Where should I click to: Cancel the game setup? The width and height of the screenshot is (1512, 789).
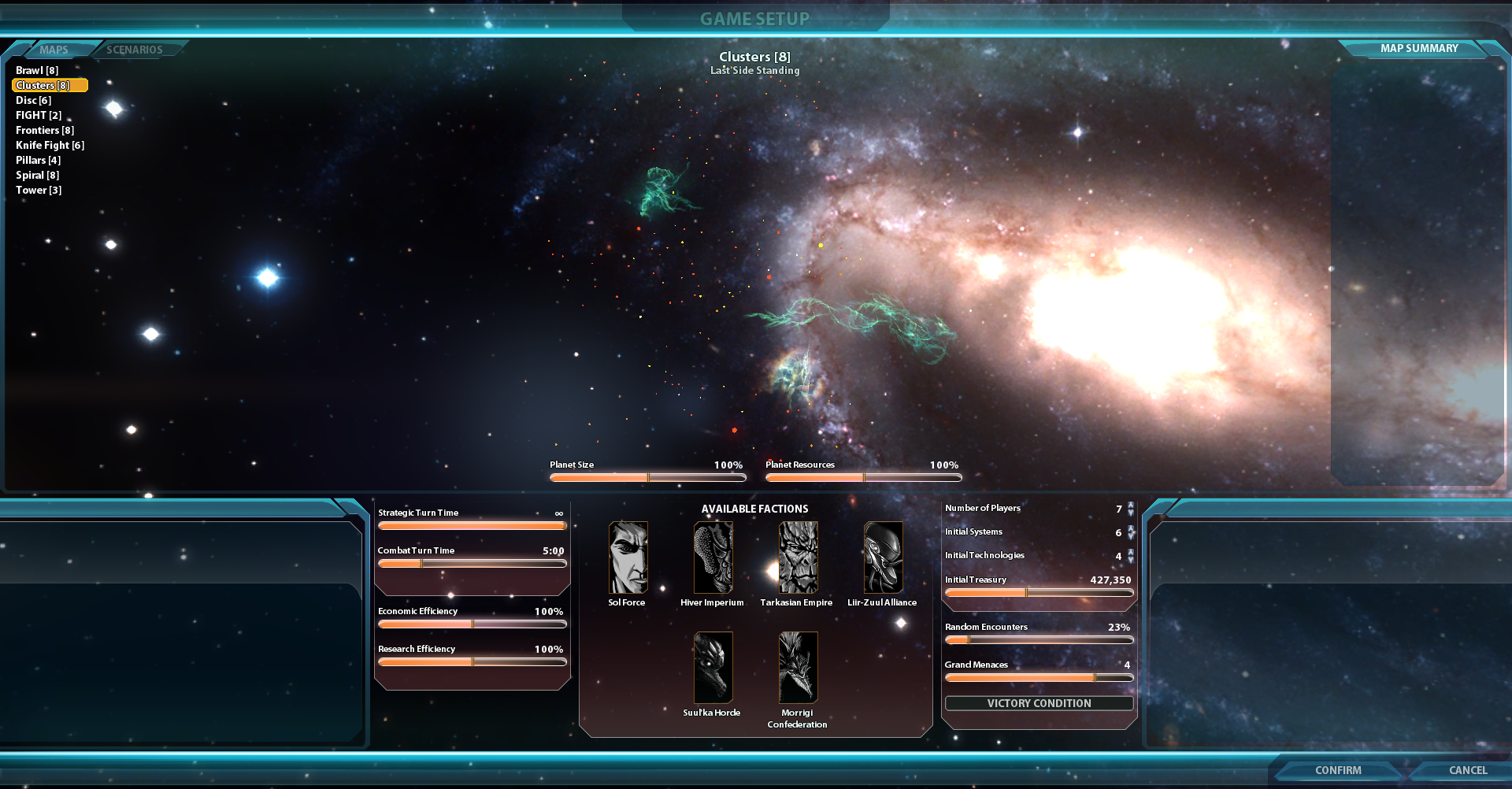1467,770
